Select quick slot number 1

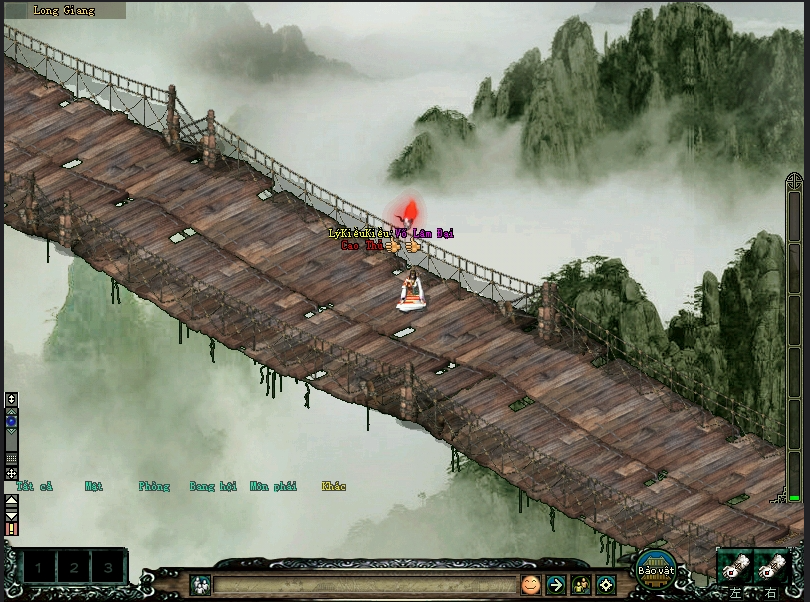tap(39, 568)
